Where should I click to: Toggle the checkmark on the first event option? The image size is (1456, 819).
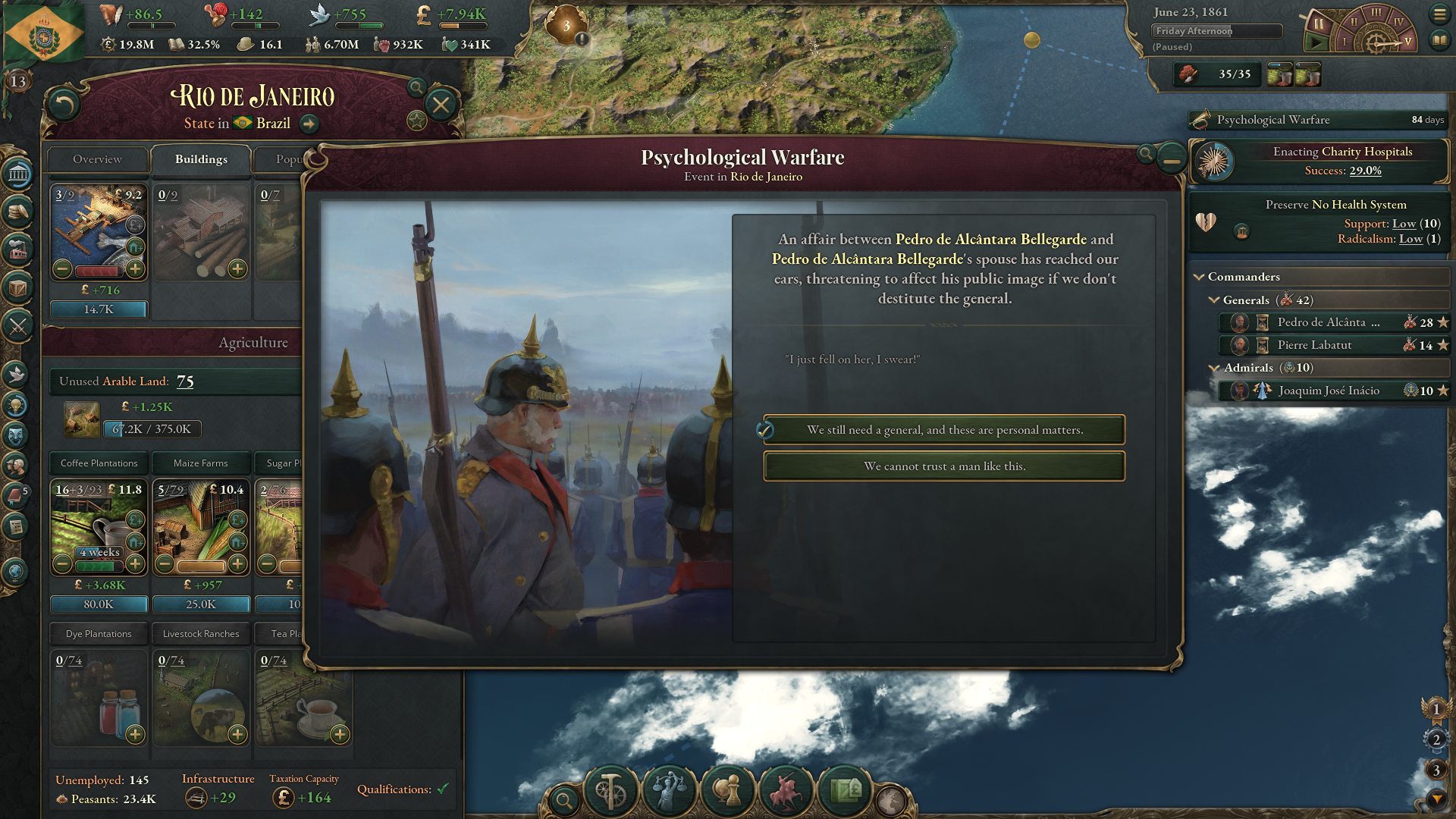(766, 429)
